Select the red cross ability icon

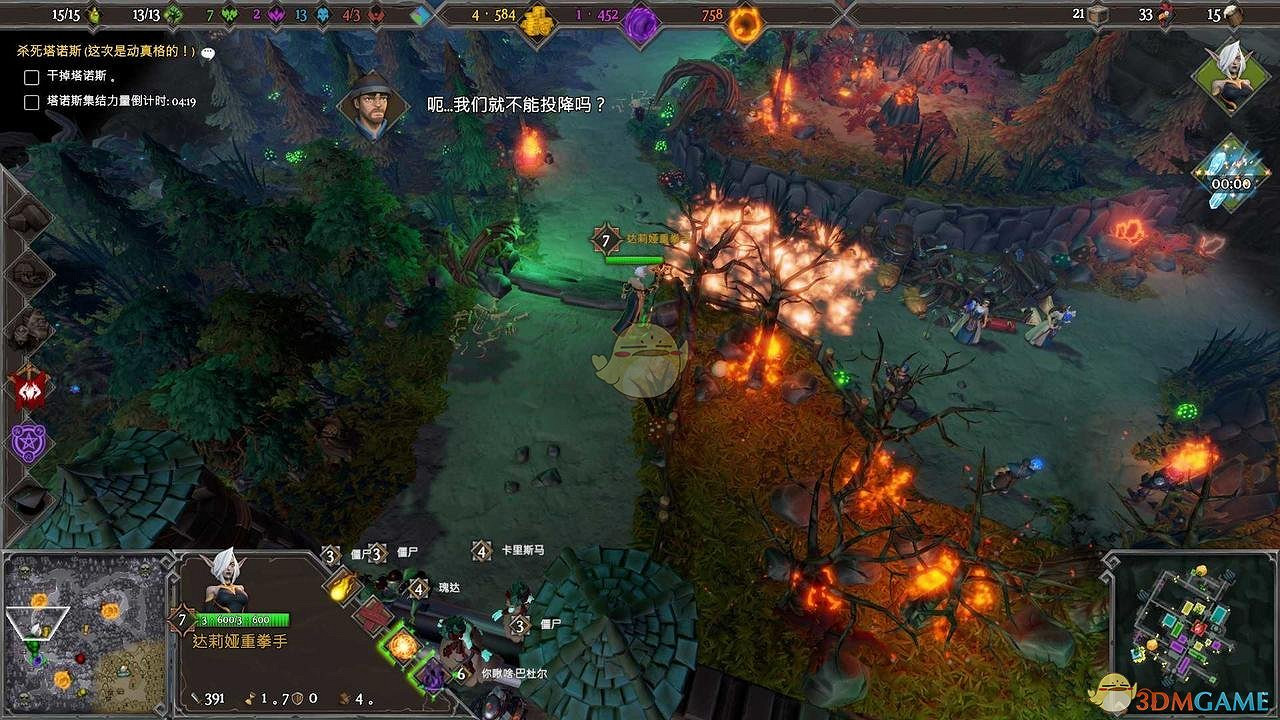click(373, 617)
